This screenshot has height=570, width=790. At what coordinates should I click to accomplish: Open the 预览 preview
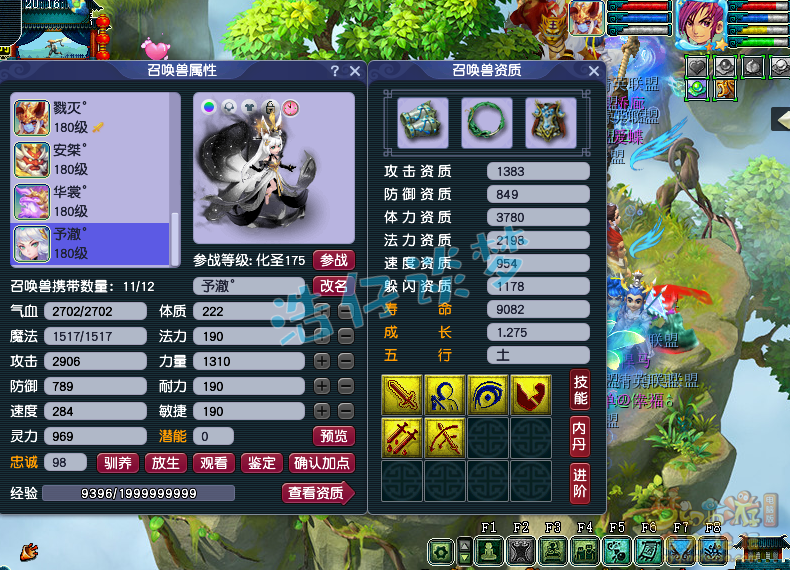tap(334, 436)
